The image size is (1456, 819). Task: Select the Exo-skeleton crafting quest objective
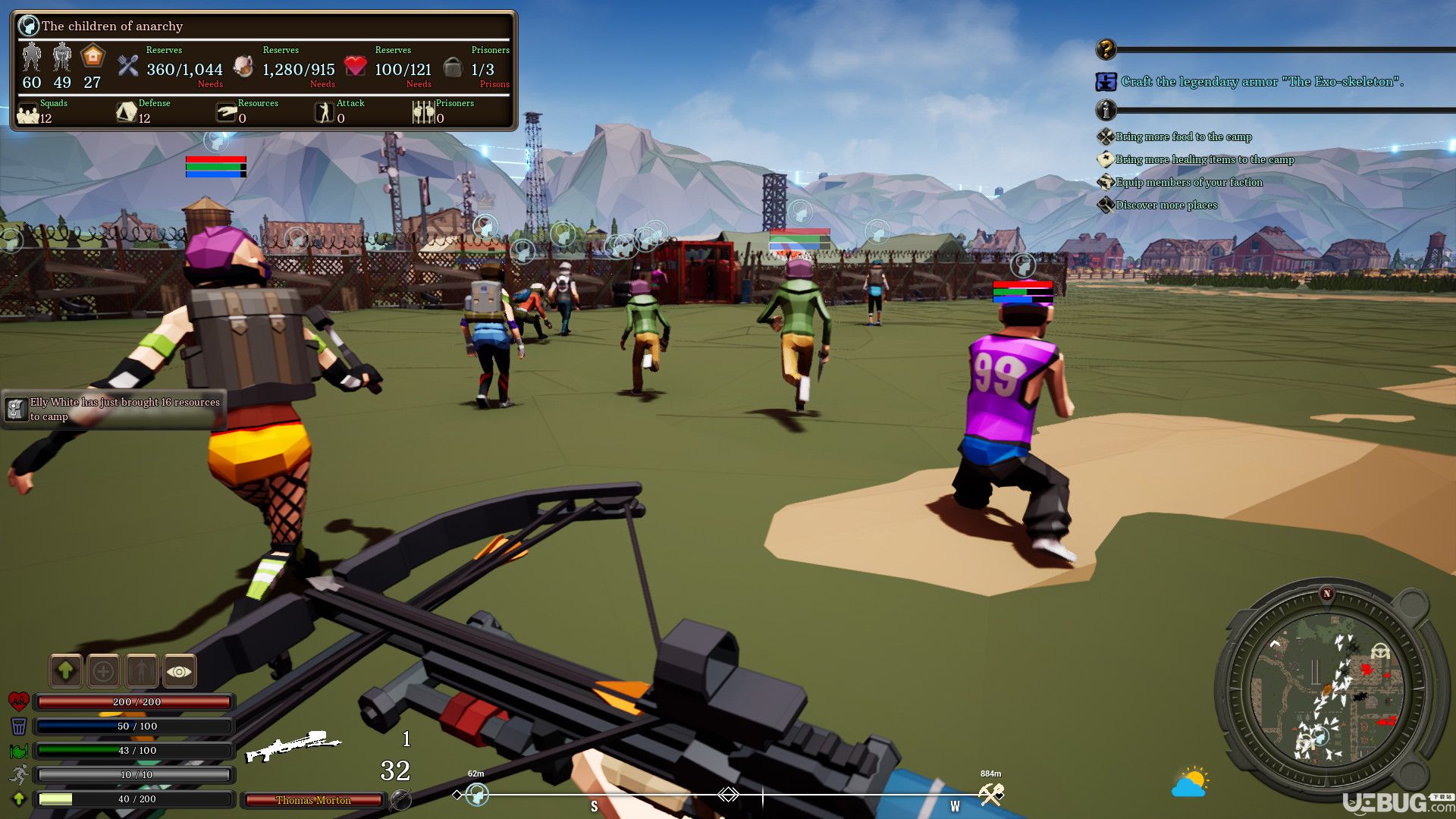[x=1262, y=81]
